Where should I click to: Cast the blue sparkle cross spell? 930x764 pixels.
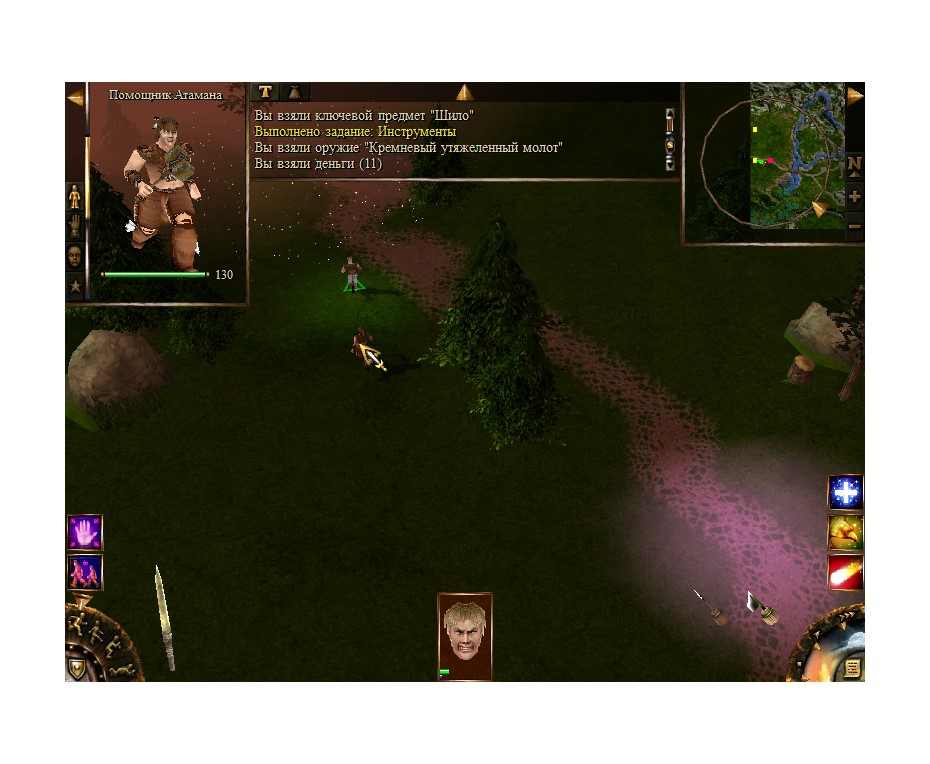tap(845, 492)
